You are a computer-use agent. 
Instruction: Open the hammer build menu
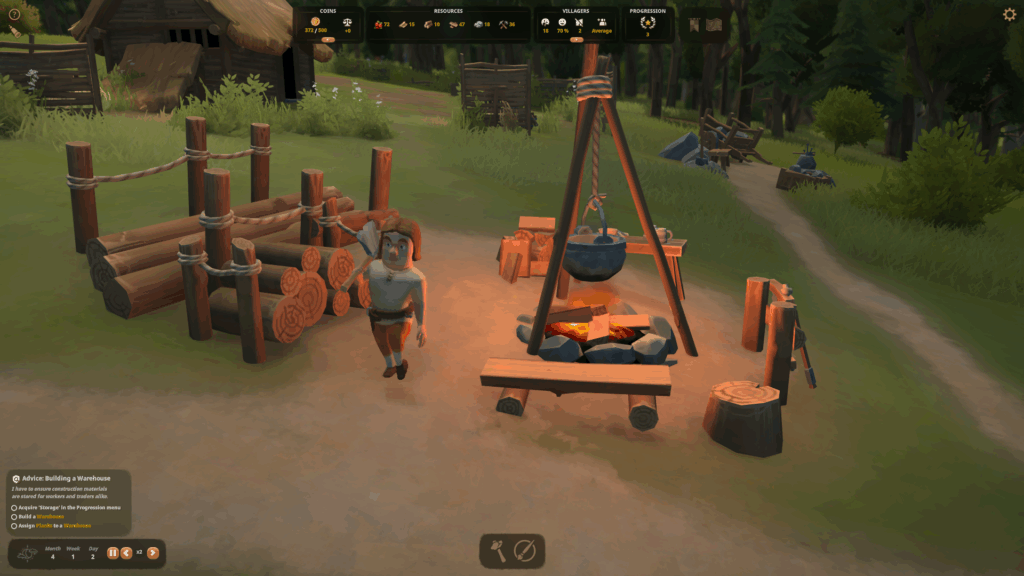click(x=498, y=550)
